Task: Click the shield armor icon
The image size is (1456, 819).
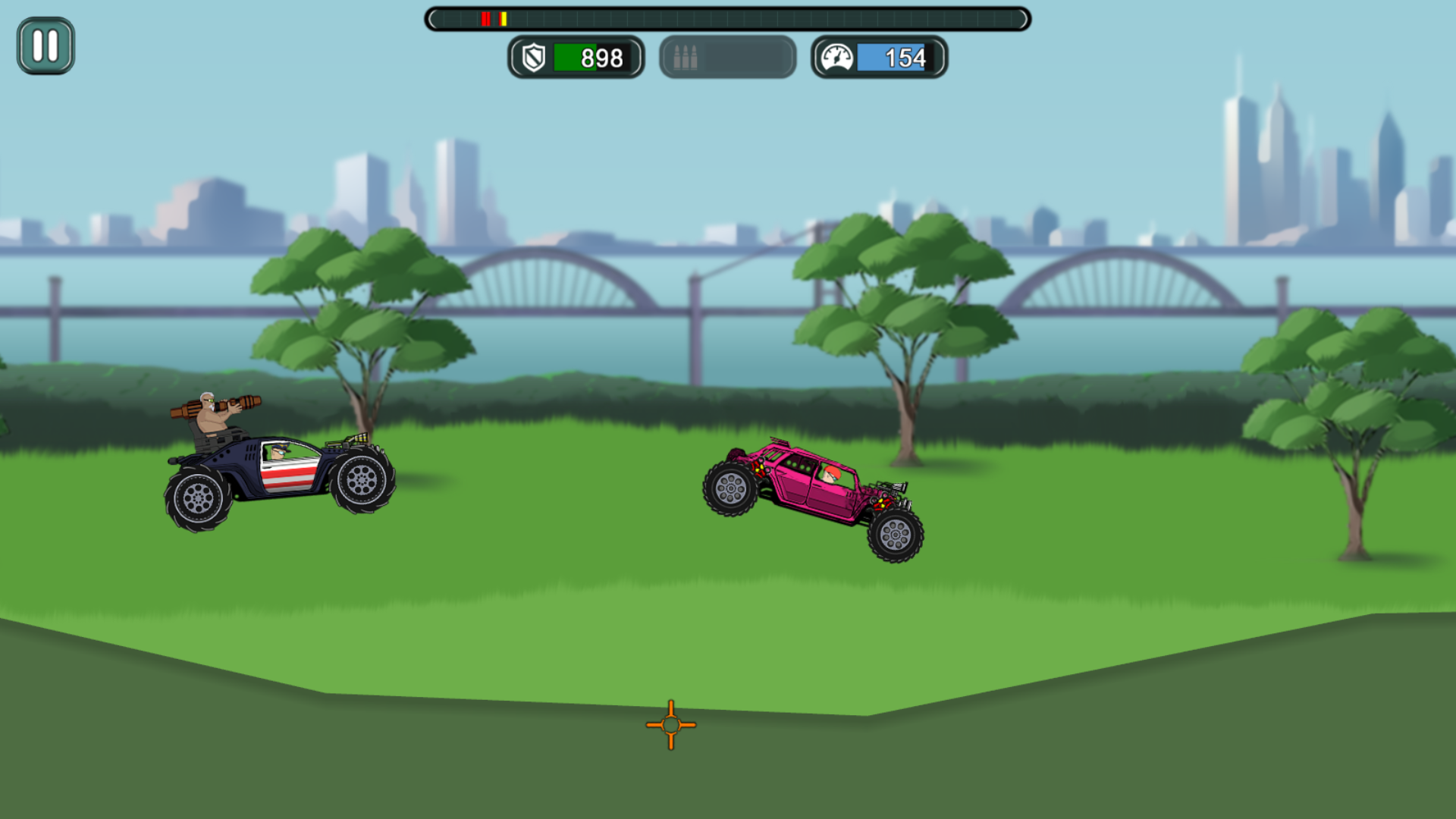Action: 535,58
